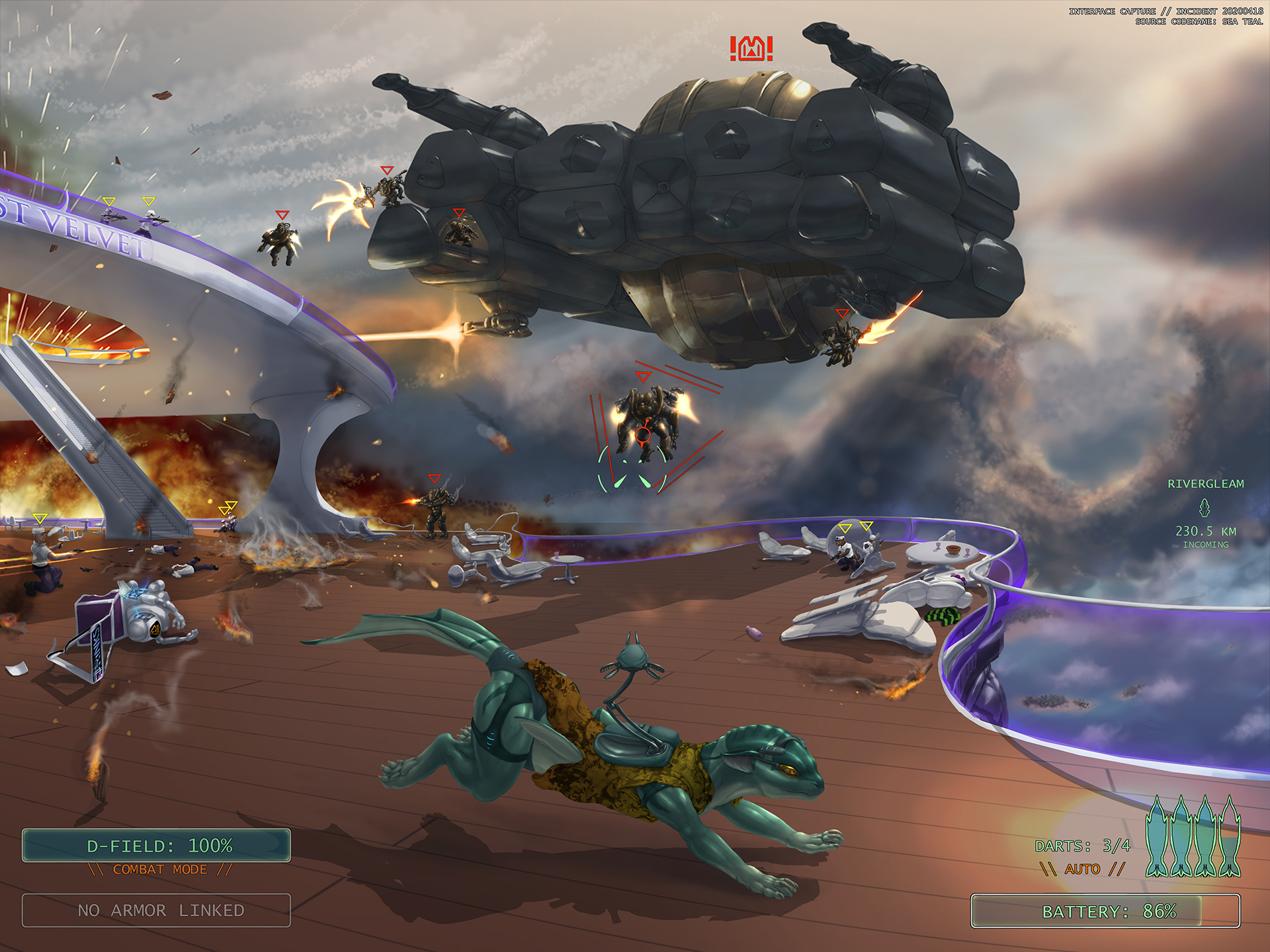Select the RIVERGLEAM waypoint marker icon

1205,508
